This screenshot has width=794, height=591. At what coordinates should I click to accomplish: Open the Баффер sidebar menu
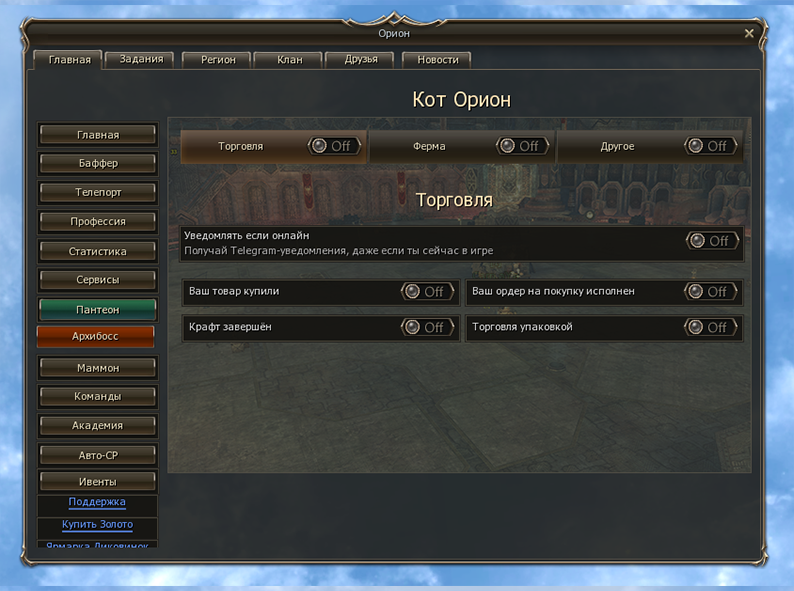[x=98, y=163]
